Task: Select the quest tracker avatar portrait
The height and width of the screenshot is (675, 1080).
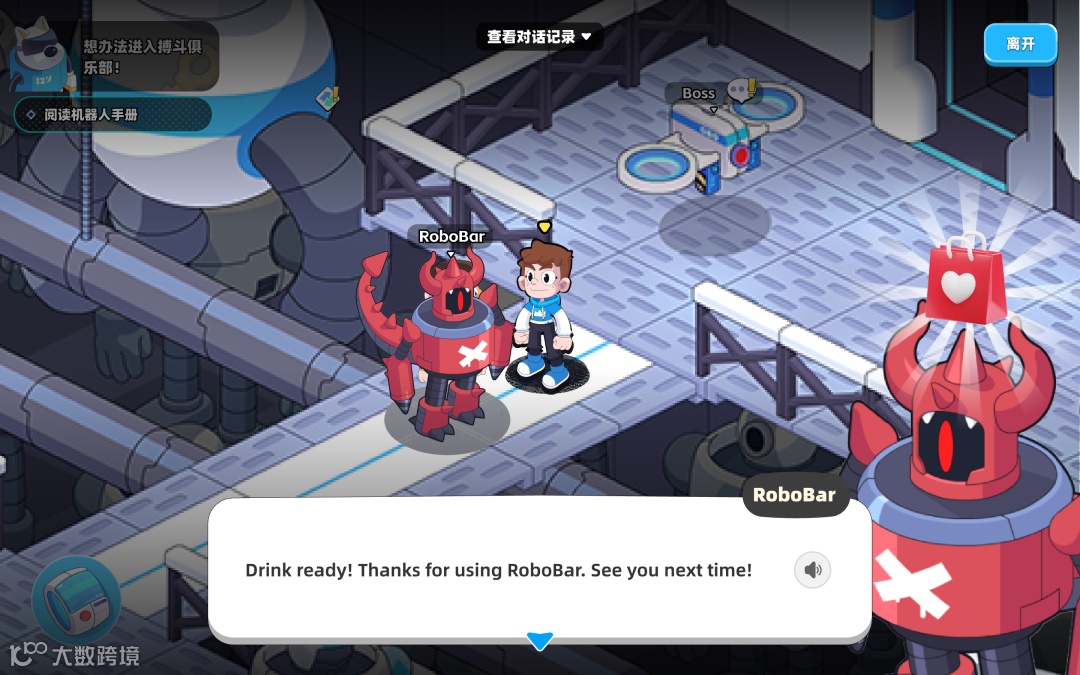Action: 40,58
